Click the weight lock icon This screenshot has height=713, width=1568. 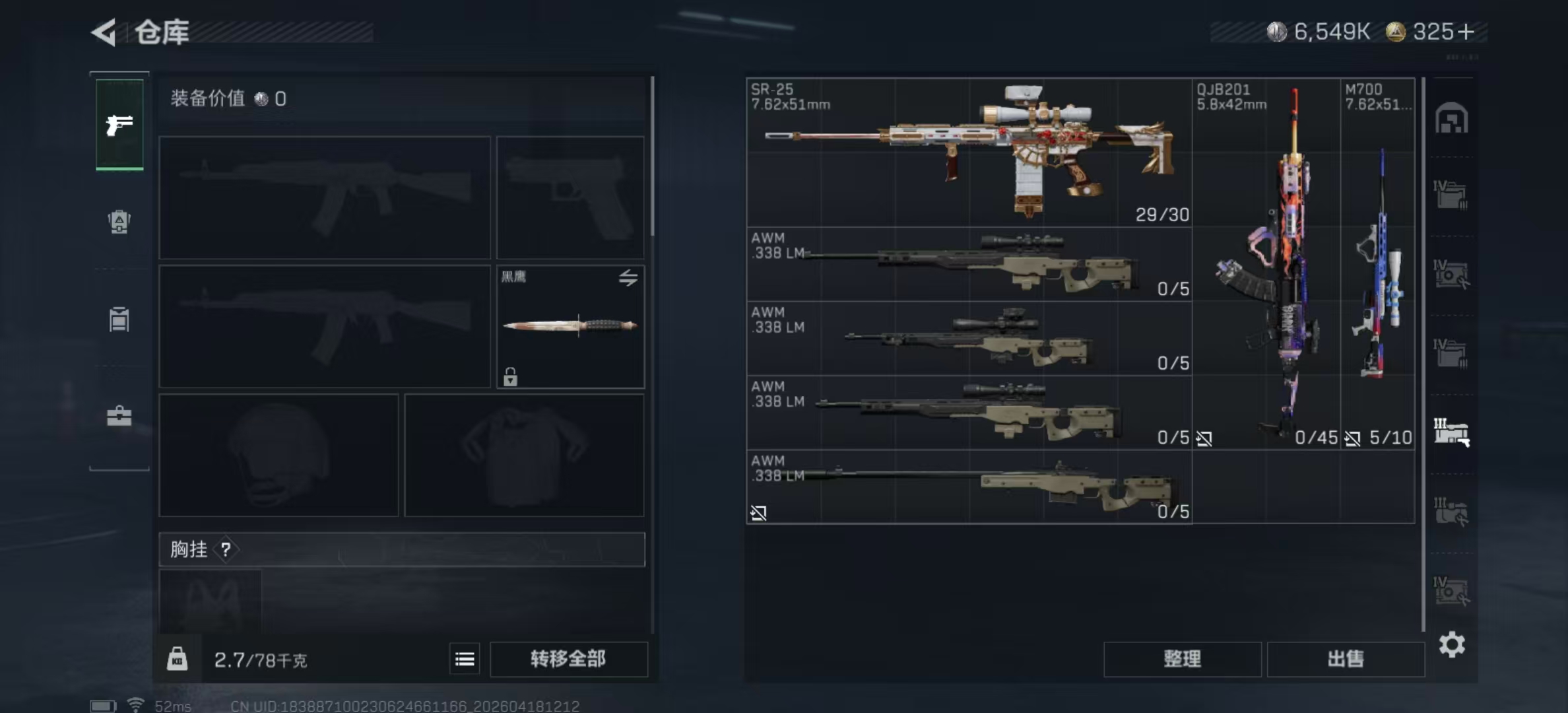click(177, 659)
